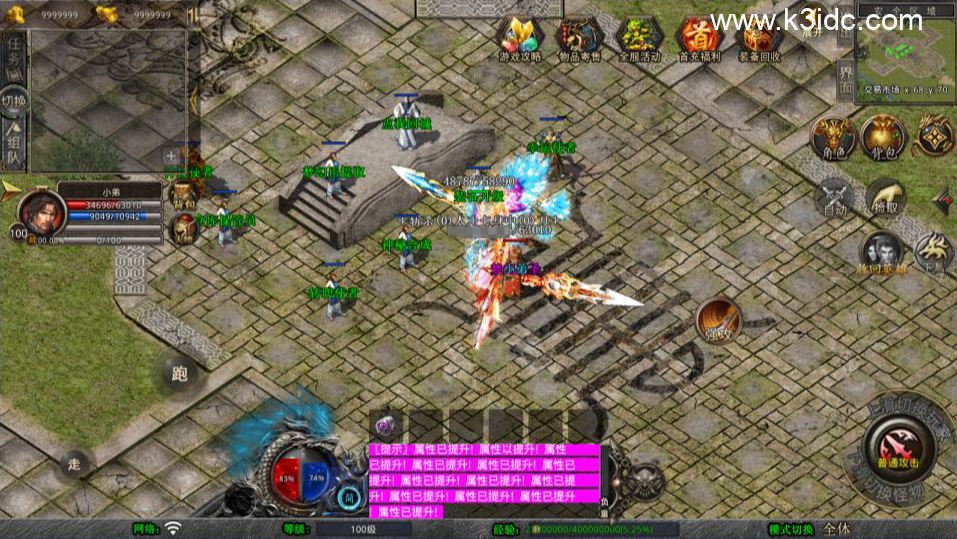The height and width of the screenshot is (539, 957).
Task: Open the 任务 quest tab
Action: [x=15, y=56]
